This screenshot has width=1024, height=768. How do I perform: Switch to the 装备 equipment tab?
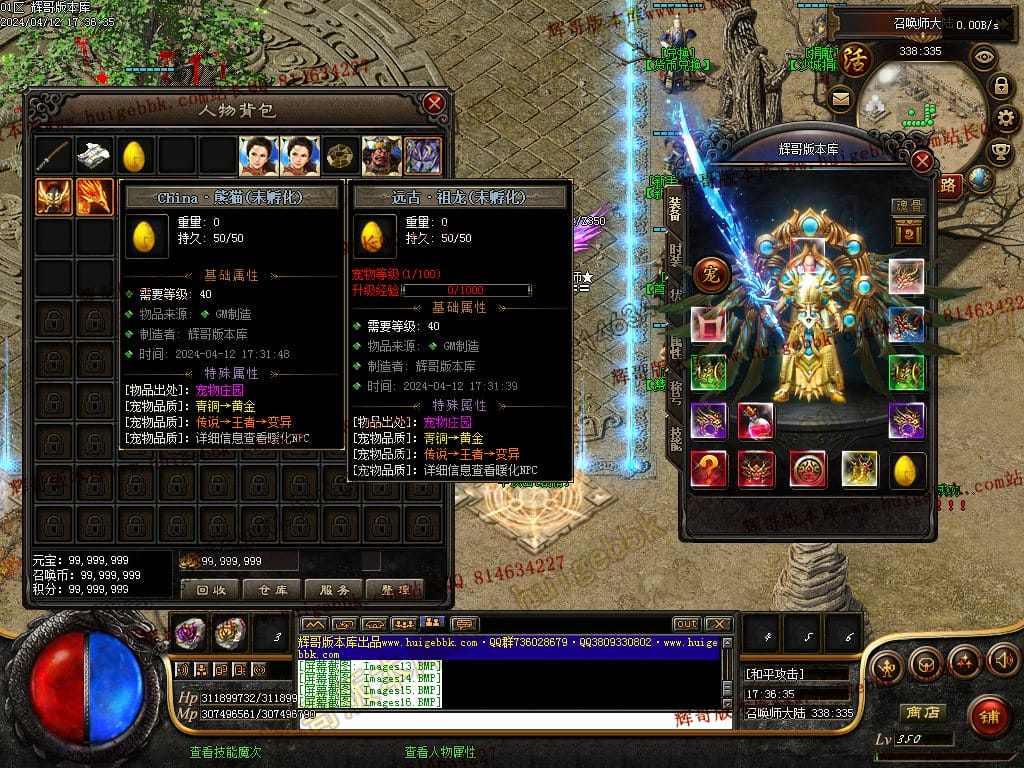coord(675,207)
